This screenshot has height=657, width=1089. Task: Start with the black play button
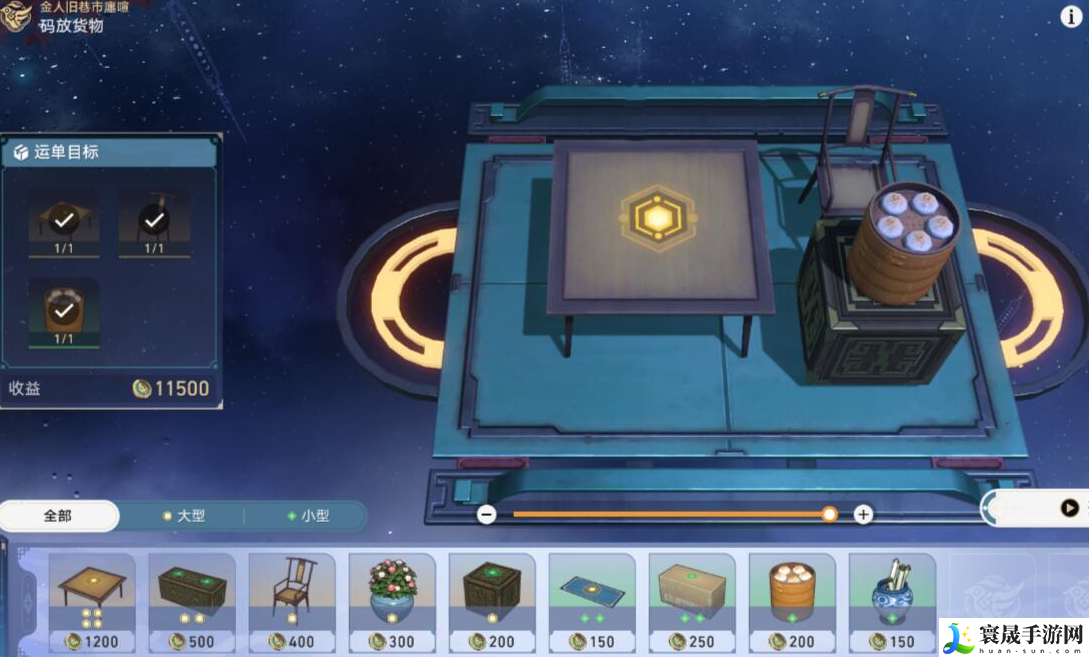tap(1069, 508)
